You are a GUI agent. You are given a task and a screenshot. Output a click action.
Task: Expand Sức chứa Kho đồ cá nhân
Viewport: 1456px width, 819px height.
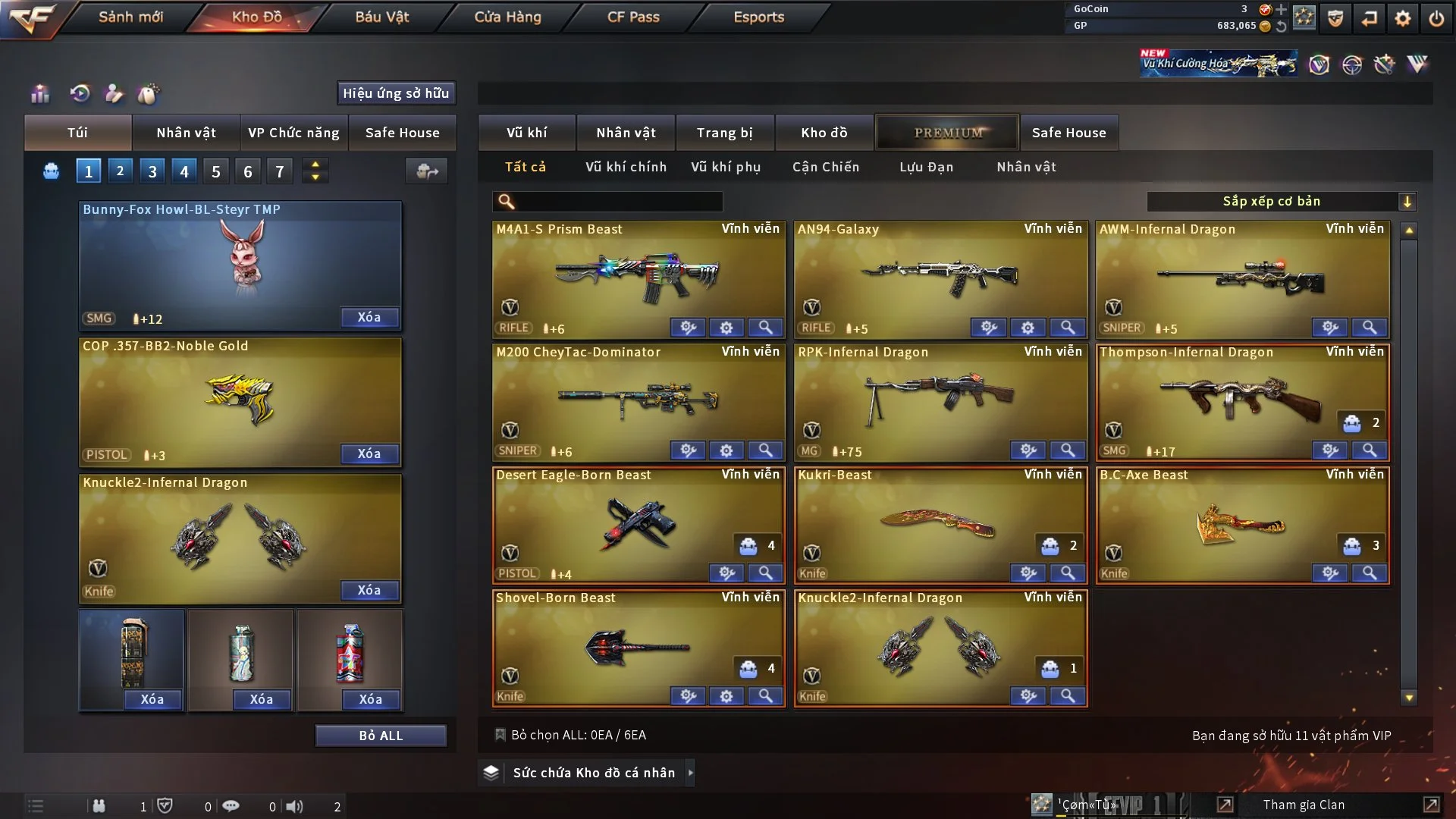(x=593, y=773)
